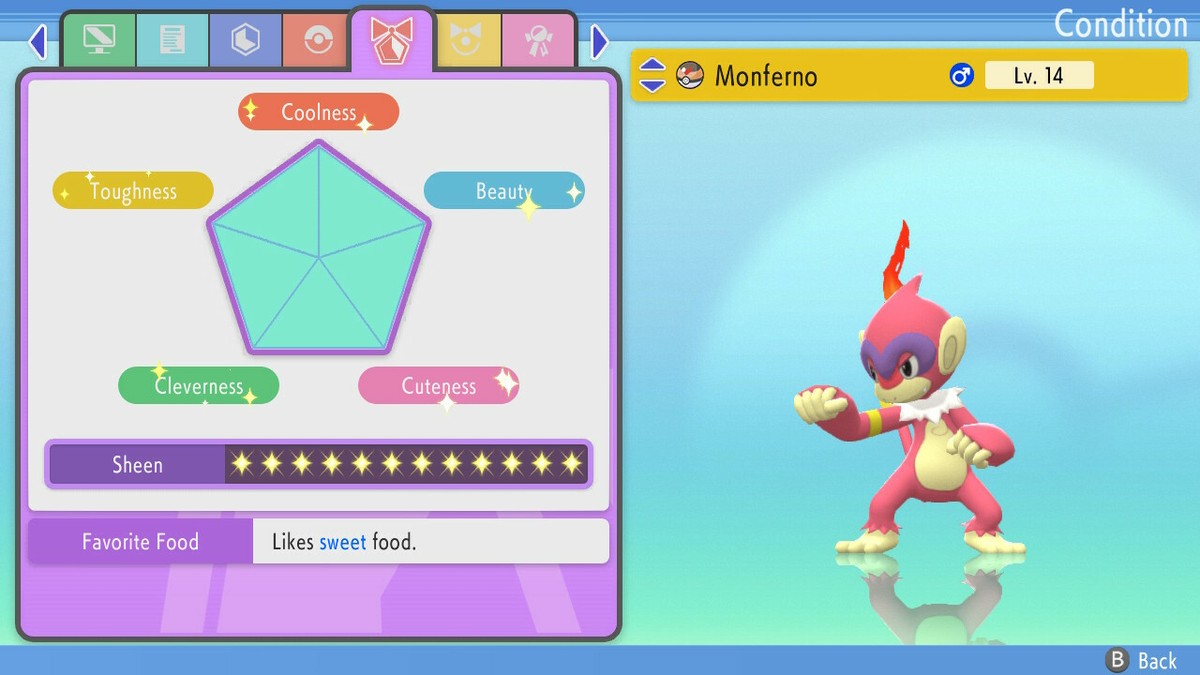Open the pink award ribbon tab
Image resolution: width=1200 pixels, height=675 pixels.
(537, 40)
